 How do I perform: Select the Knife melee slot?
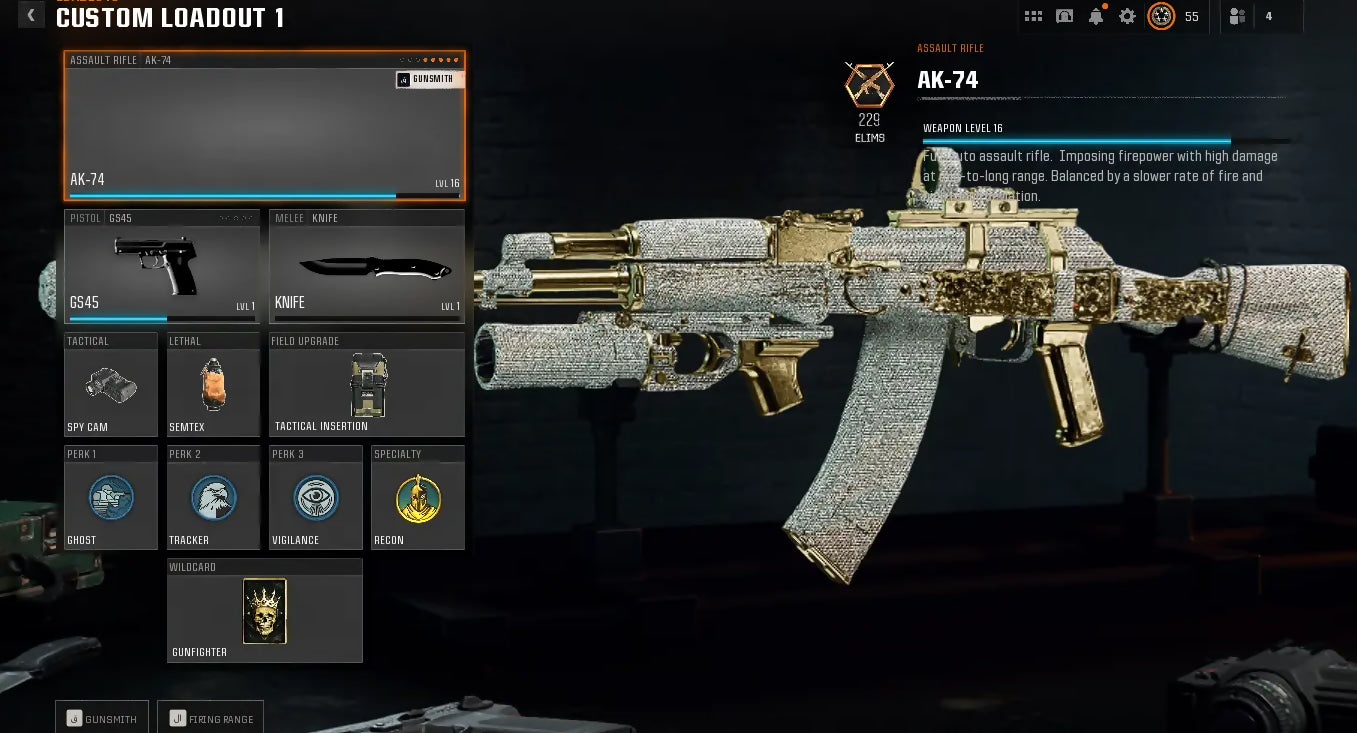[x=367, y=266]
